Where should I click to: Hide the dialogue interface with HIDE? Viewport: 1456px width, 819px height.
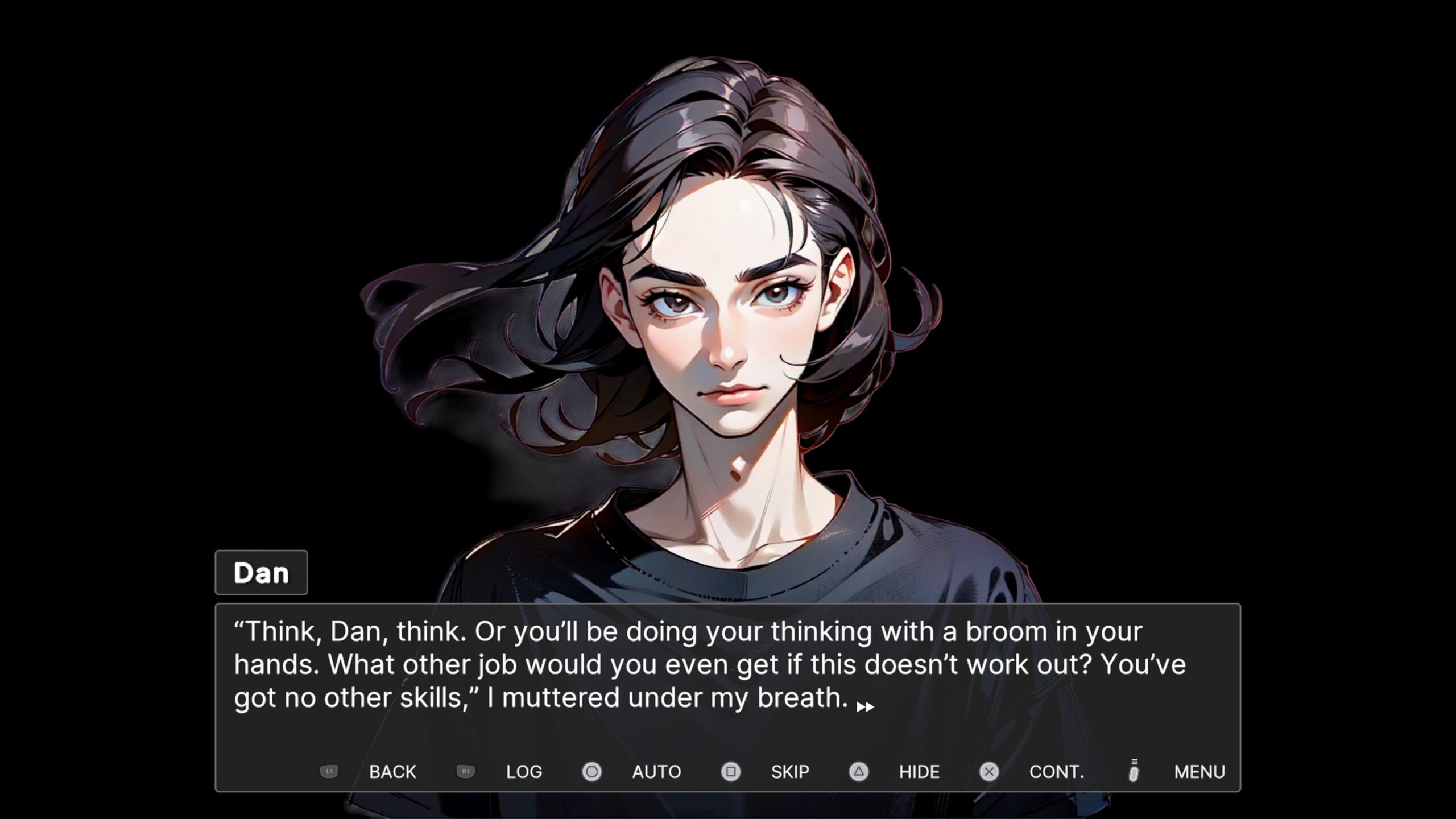pyautogui.click(x=919, y=772)
